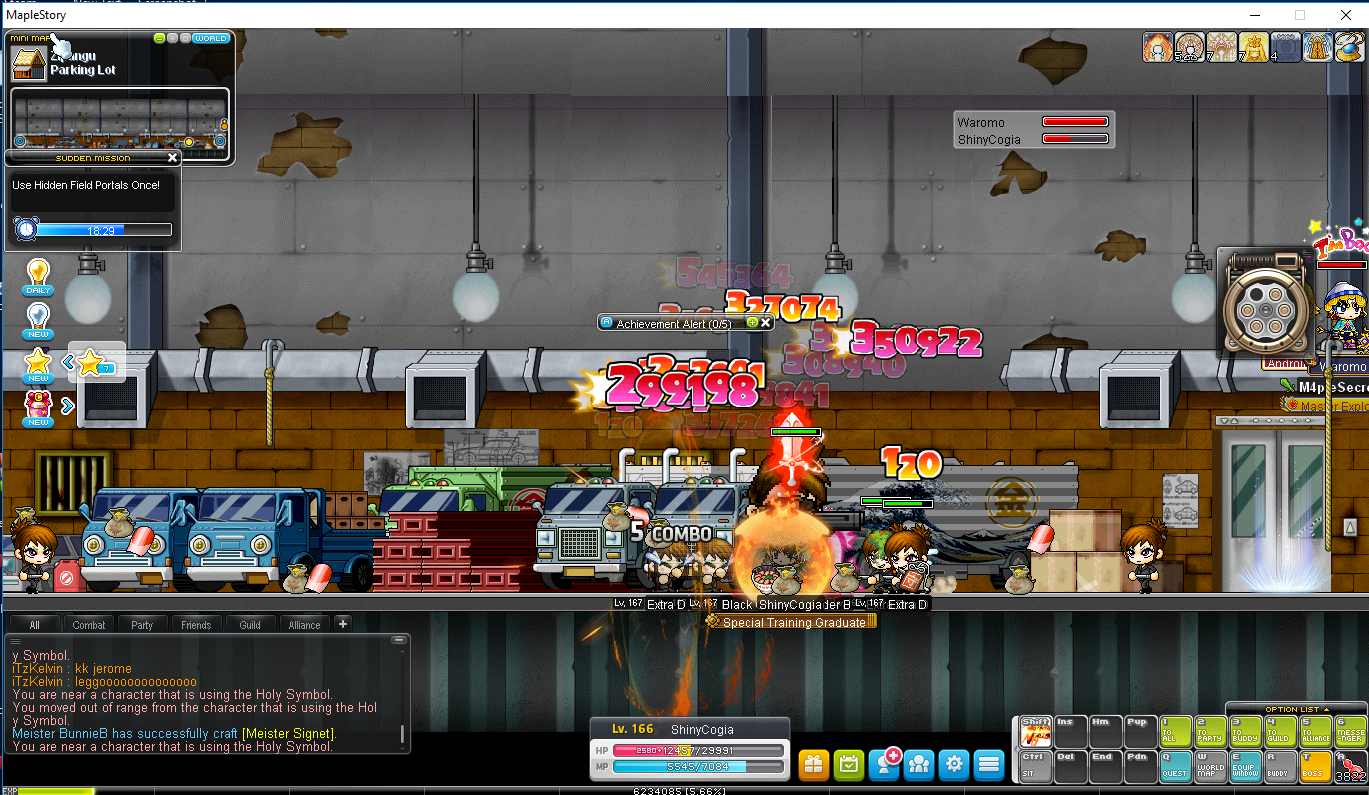The image size is (1369, 795).
Task: Open the orange gift rewards icon
Action: (813, 764)
